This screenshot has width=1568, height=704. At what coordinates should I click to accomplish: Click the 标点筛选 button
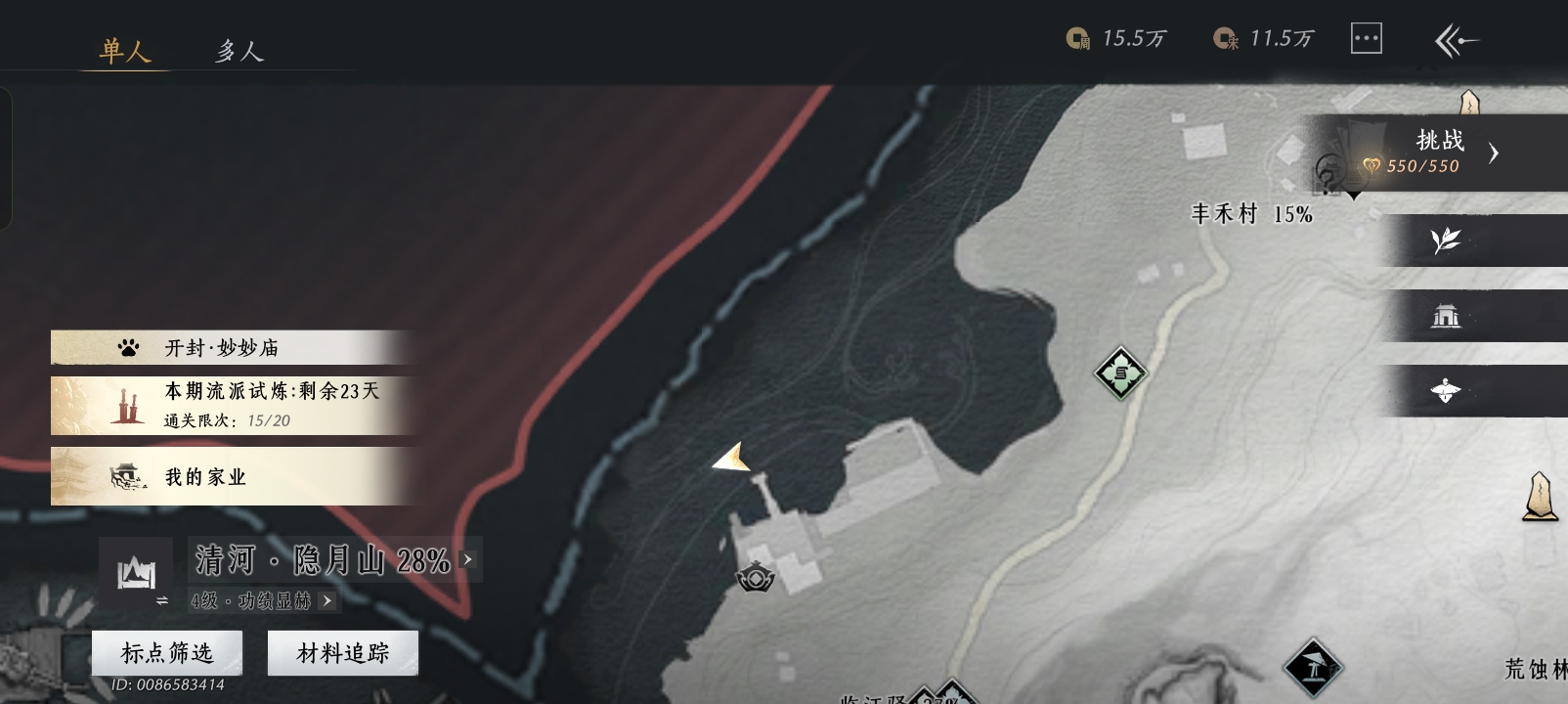[165, 652]
